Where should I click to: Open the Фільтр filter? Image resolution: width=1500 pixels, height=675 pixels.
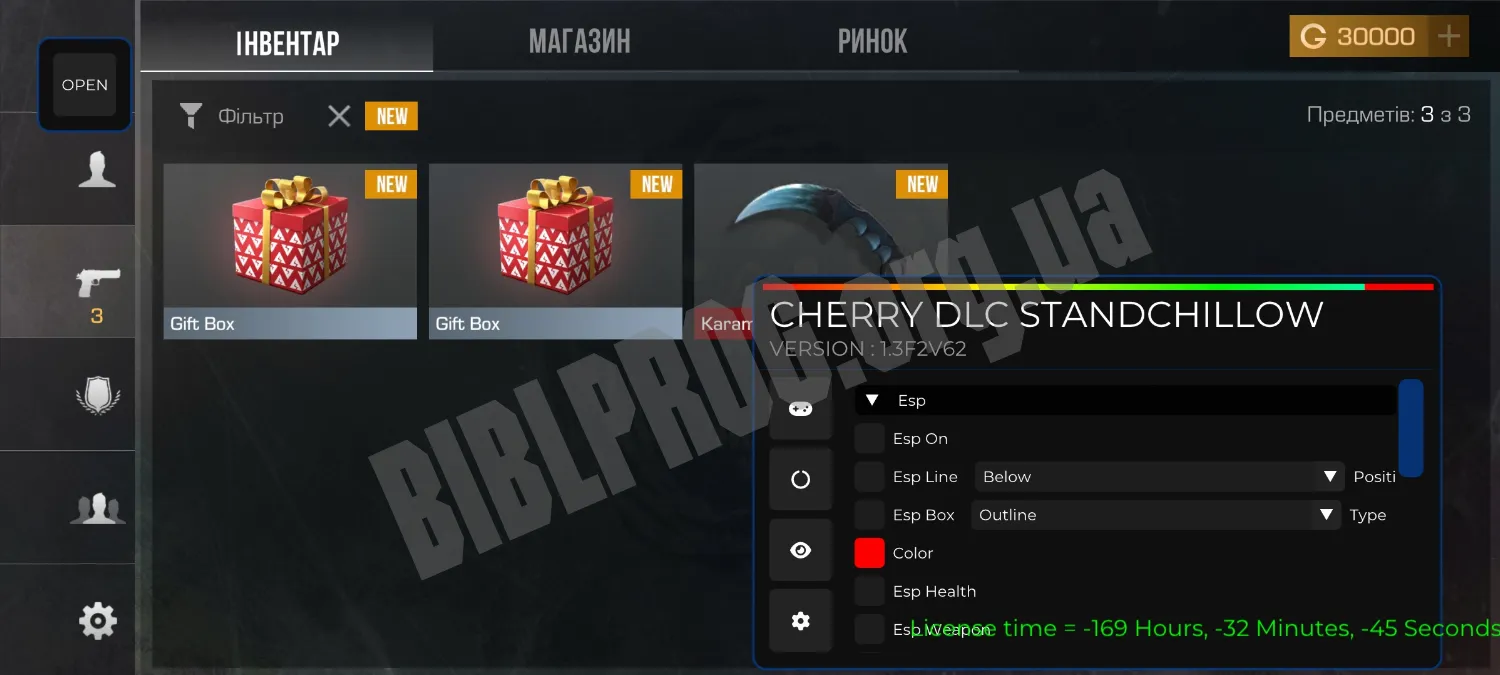231,117
